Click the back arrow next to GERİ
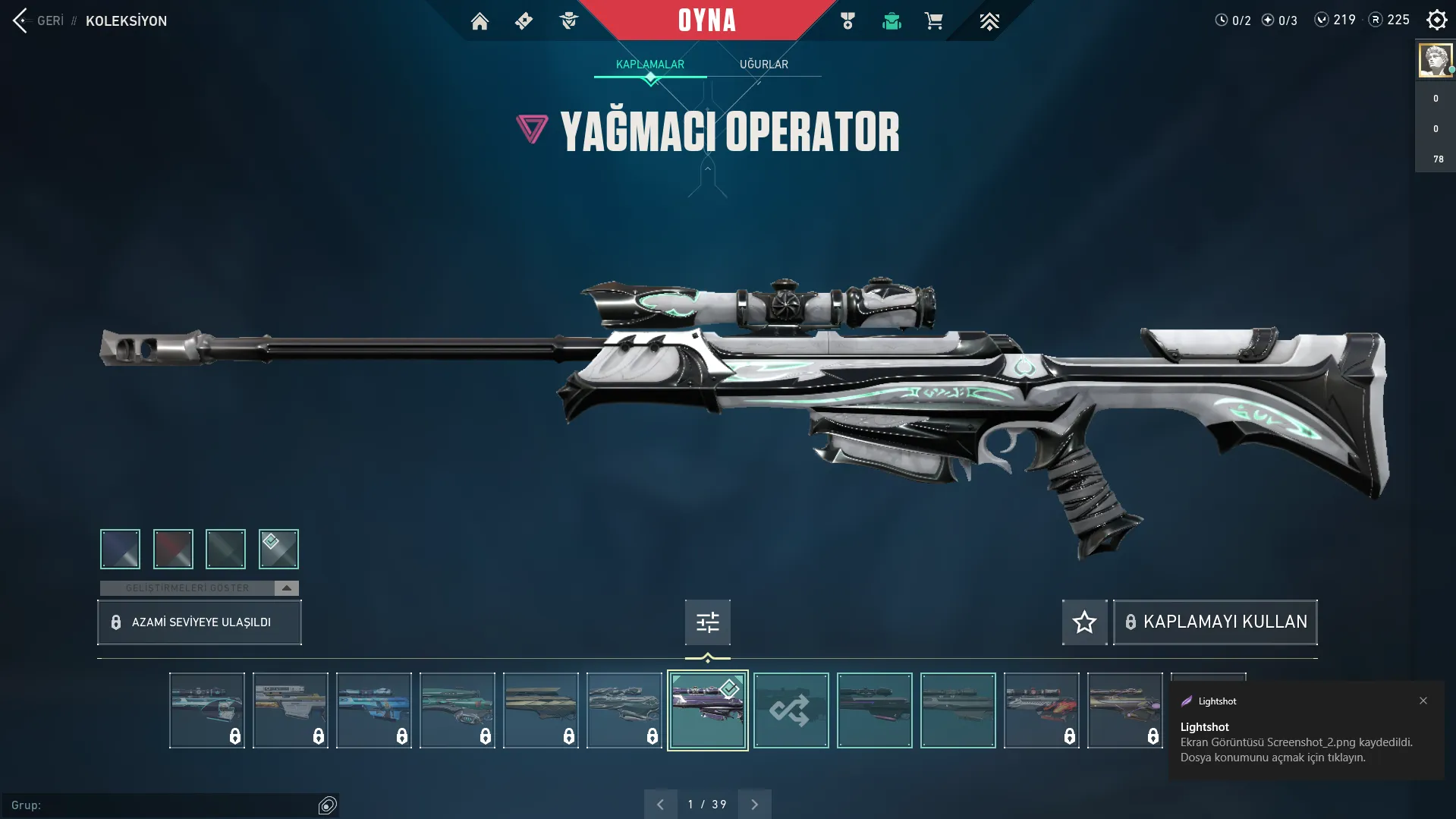Viewport: 1456px width, 819px height. (18, 20)
